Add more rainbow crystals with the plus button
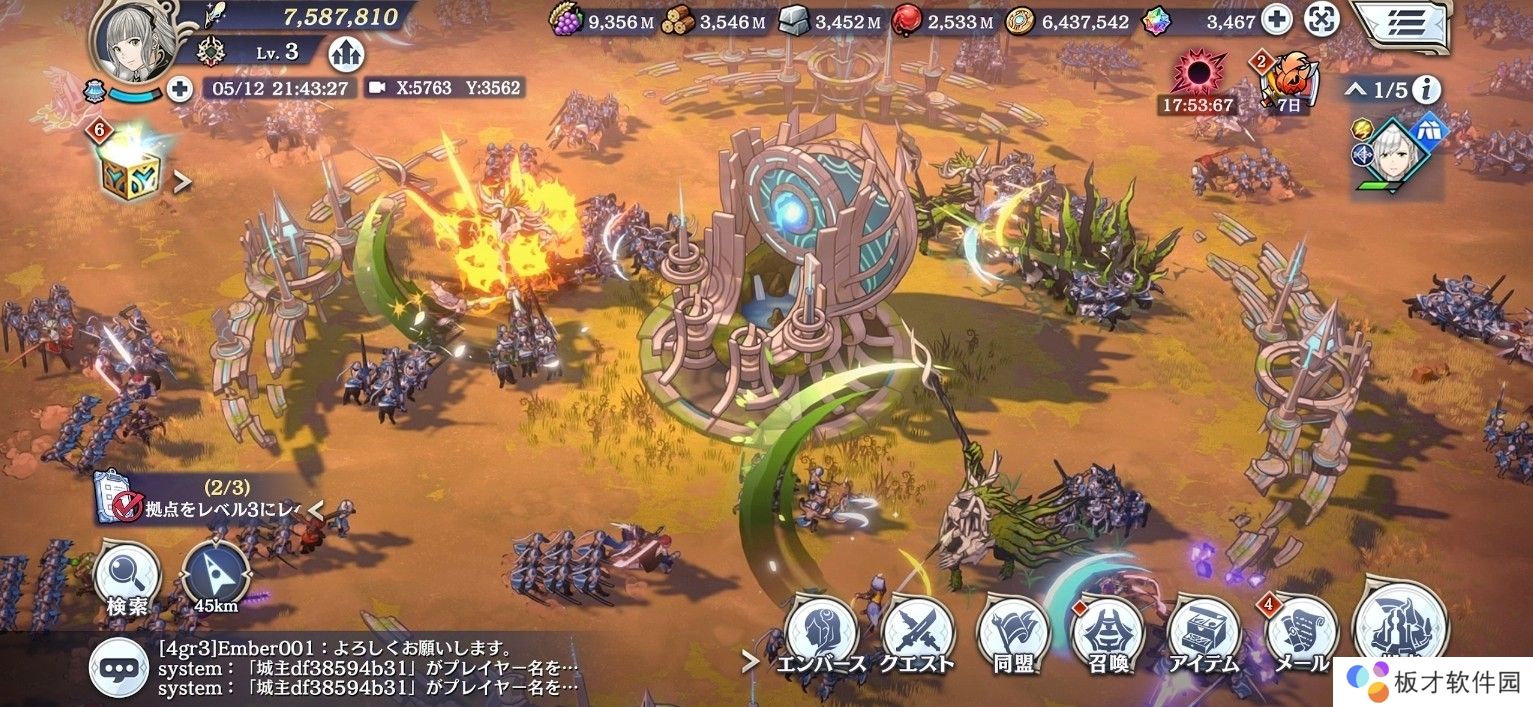 click(1276, 20)
